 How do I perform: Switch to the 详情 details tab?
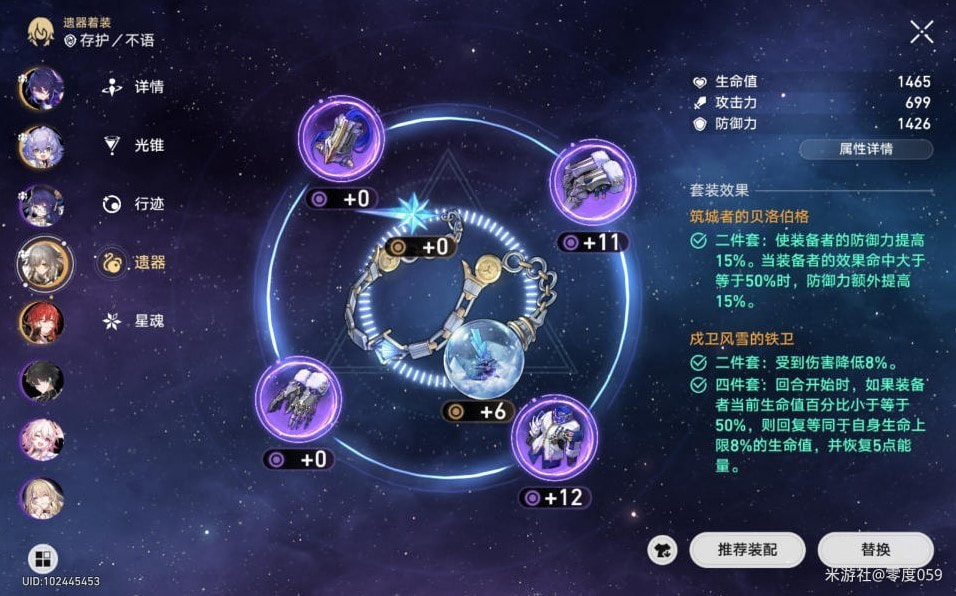135,86
